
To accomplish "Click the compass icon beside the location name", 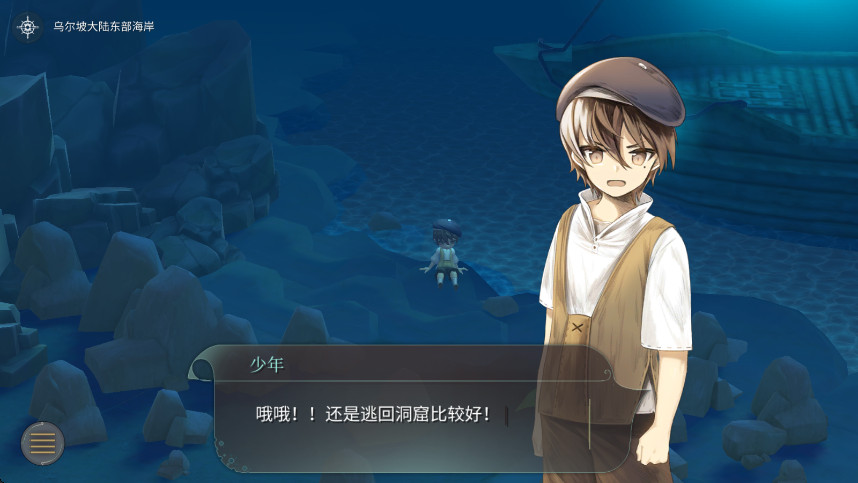I will tap(27, 26).
